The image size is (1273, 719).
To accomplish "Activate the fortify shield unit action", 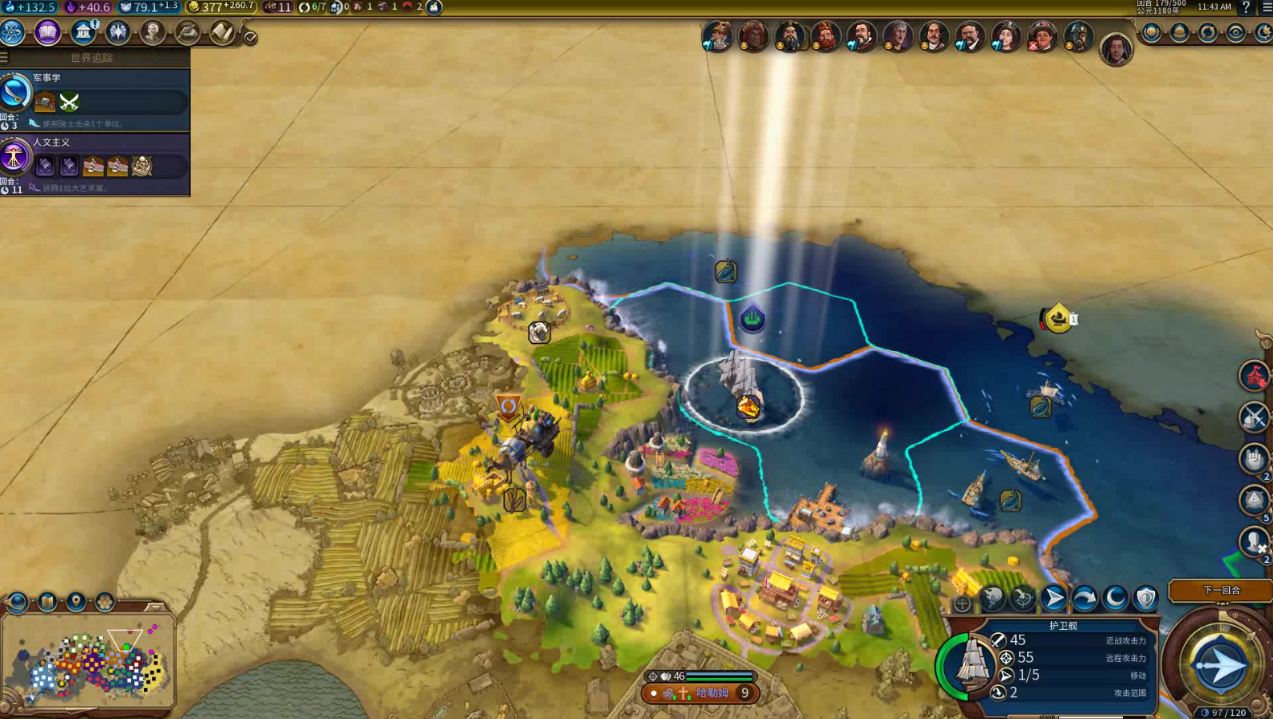I will coord(1145,599).
